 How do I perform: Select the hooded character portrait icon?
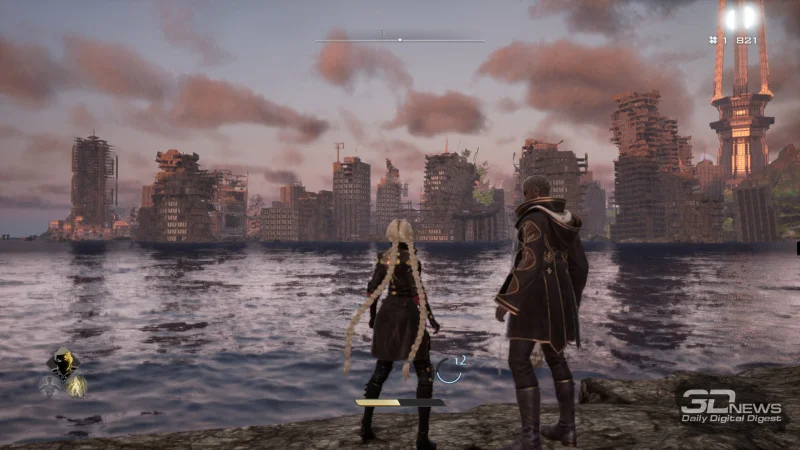point(63,362)
